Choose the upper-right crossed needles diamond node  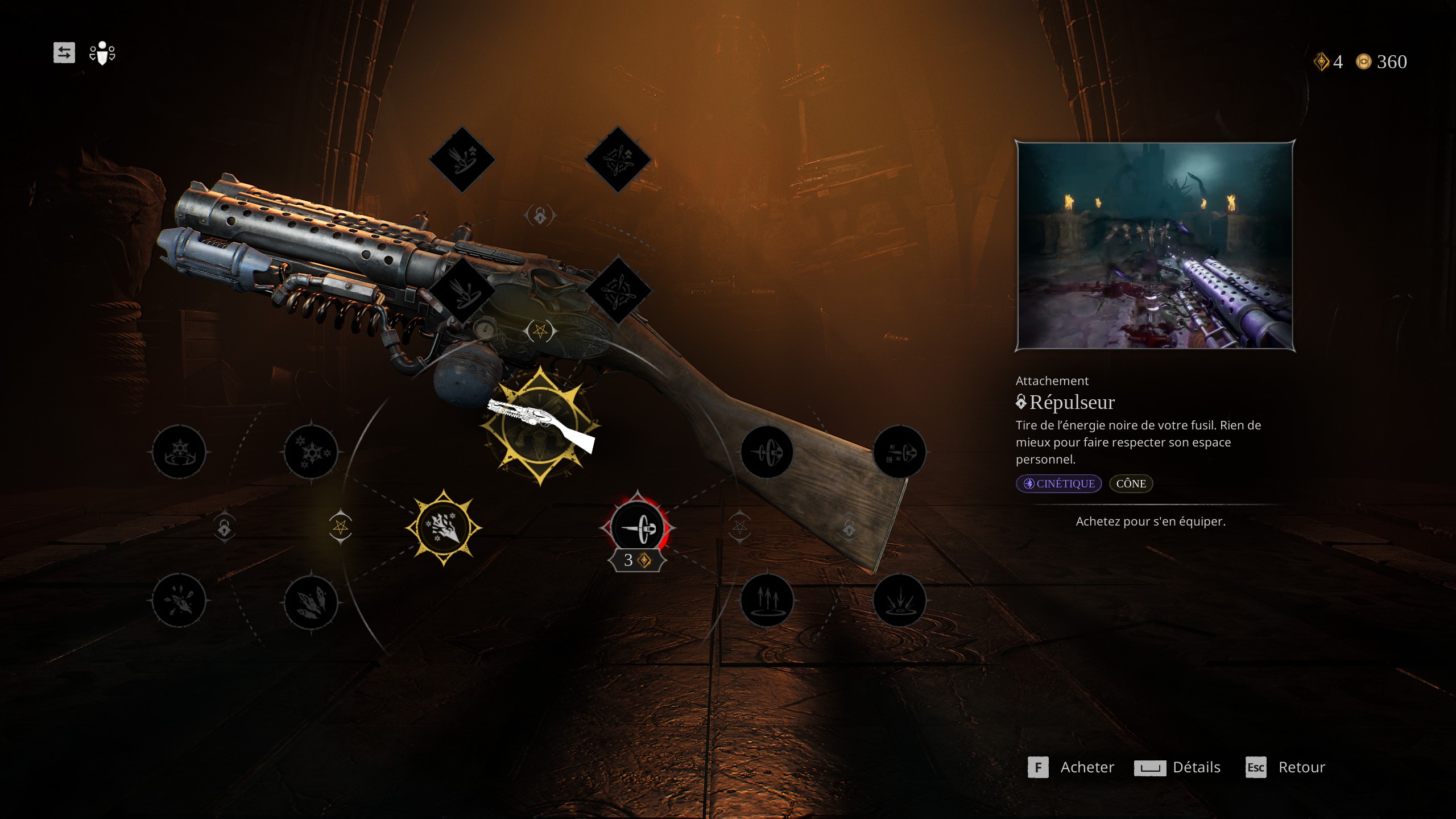[x=618, y=159]
